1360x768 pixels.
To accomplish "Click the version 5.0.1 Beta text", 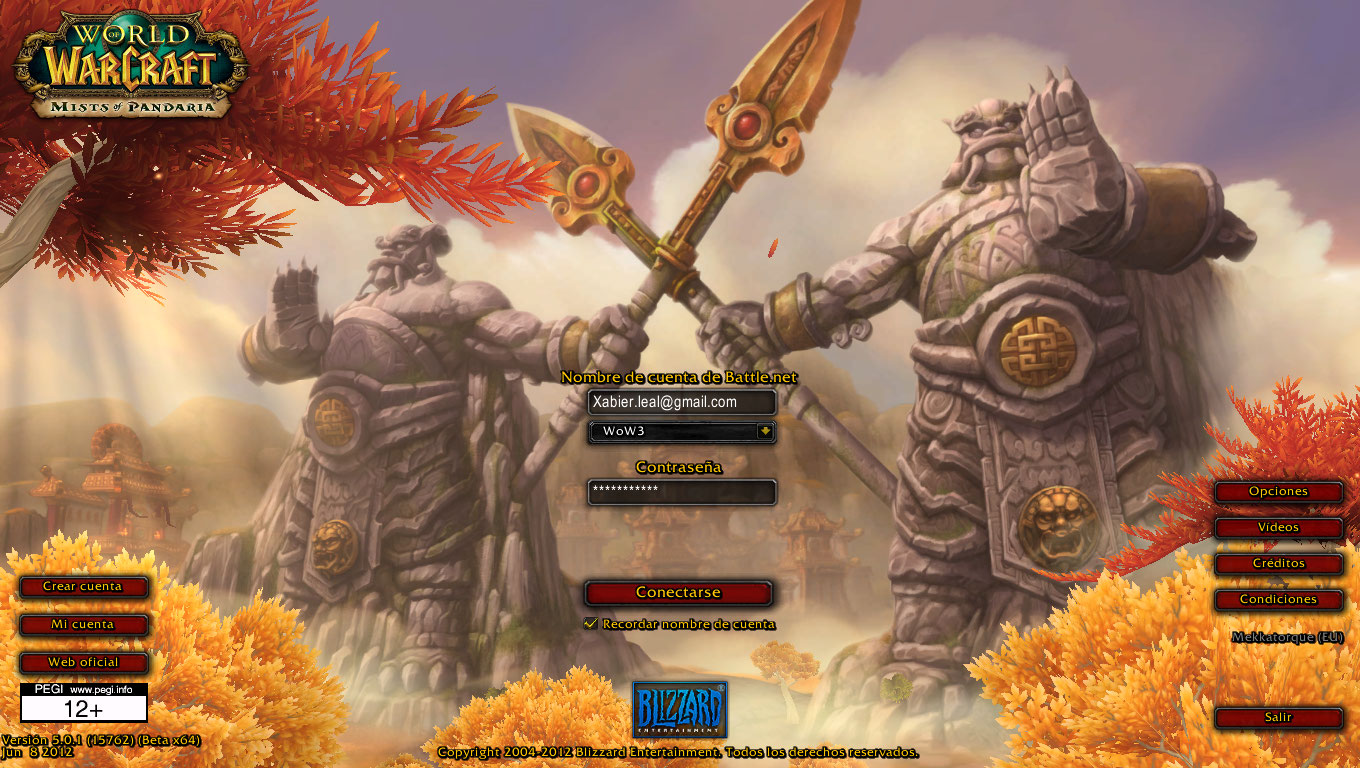I will (x=100, y=743).
